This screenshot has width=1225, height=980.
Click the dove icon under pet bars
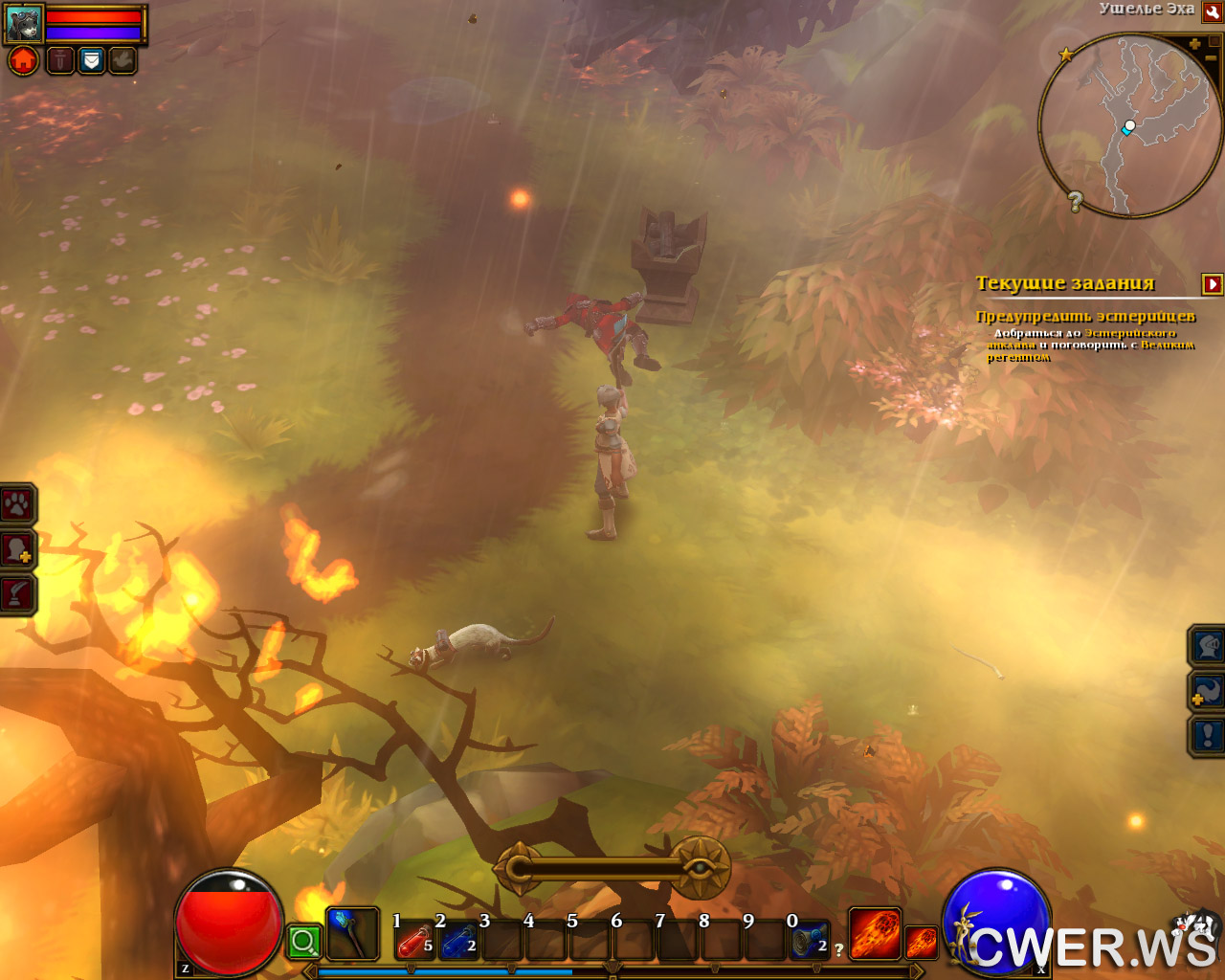[122, 60]
